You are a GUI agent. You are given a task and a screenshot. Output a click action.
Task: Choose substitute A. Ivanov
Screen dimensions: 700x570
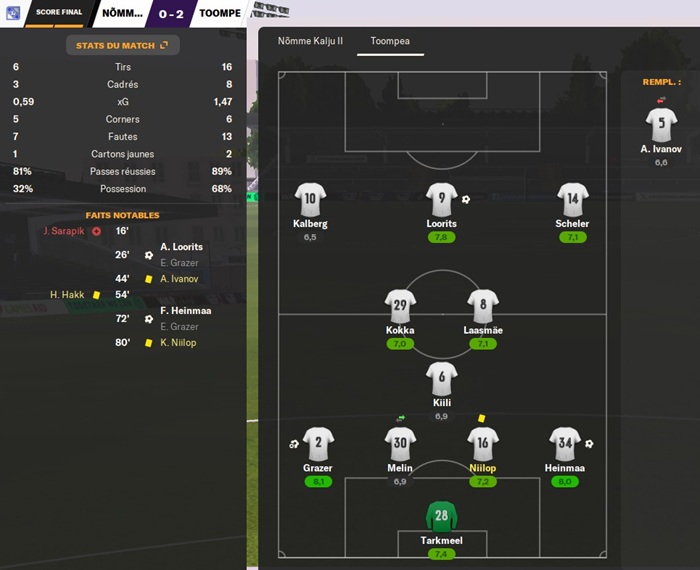click(661, 125)
